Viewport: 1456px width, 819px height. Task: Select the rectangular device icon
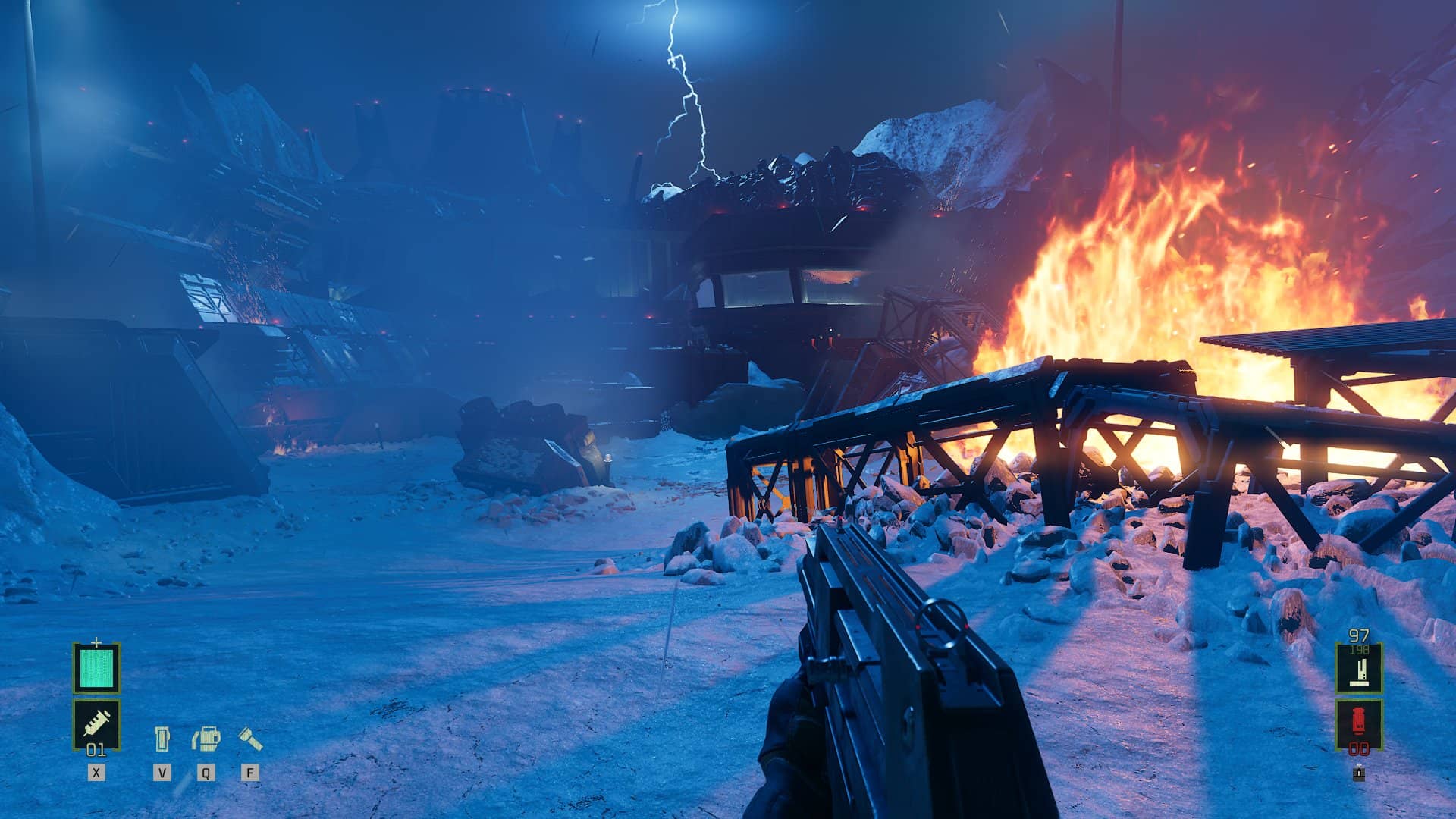(162, 738)
